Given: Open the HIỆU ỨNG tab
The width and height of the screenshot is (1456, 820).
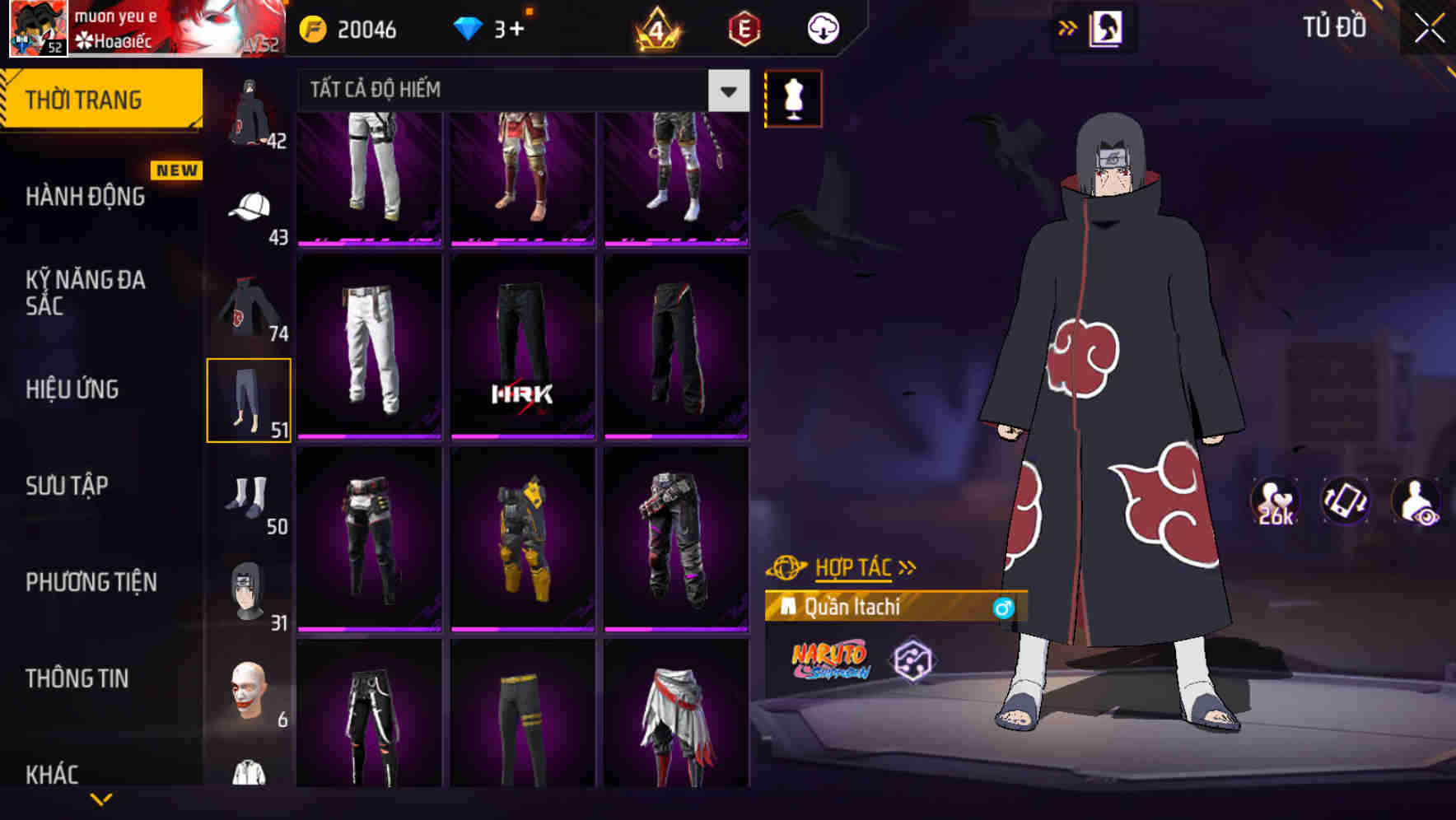Looking at the screenshot, I should tap(74, 389).
